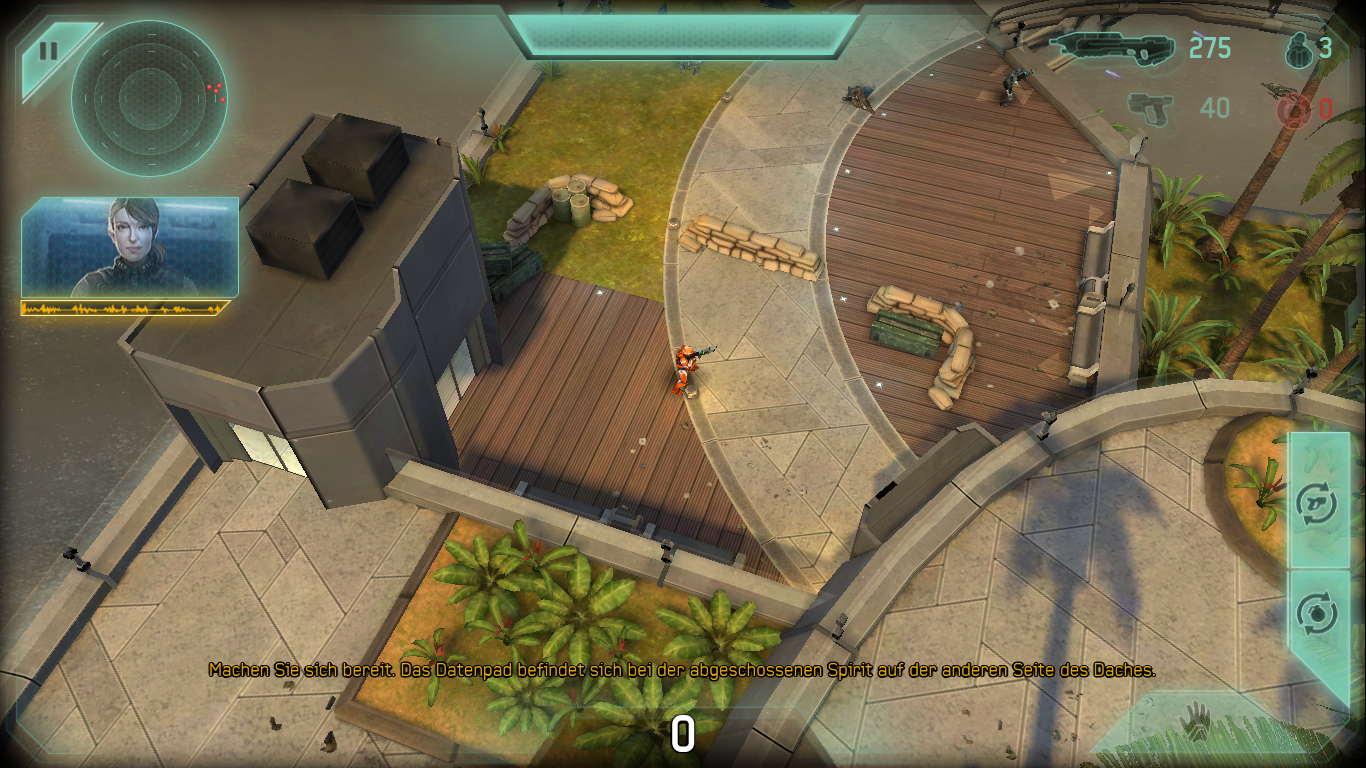Click the circular motion tracker radar
The height and width of the screenshot is (768, 1366).
[149, 98]
